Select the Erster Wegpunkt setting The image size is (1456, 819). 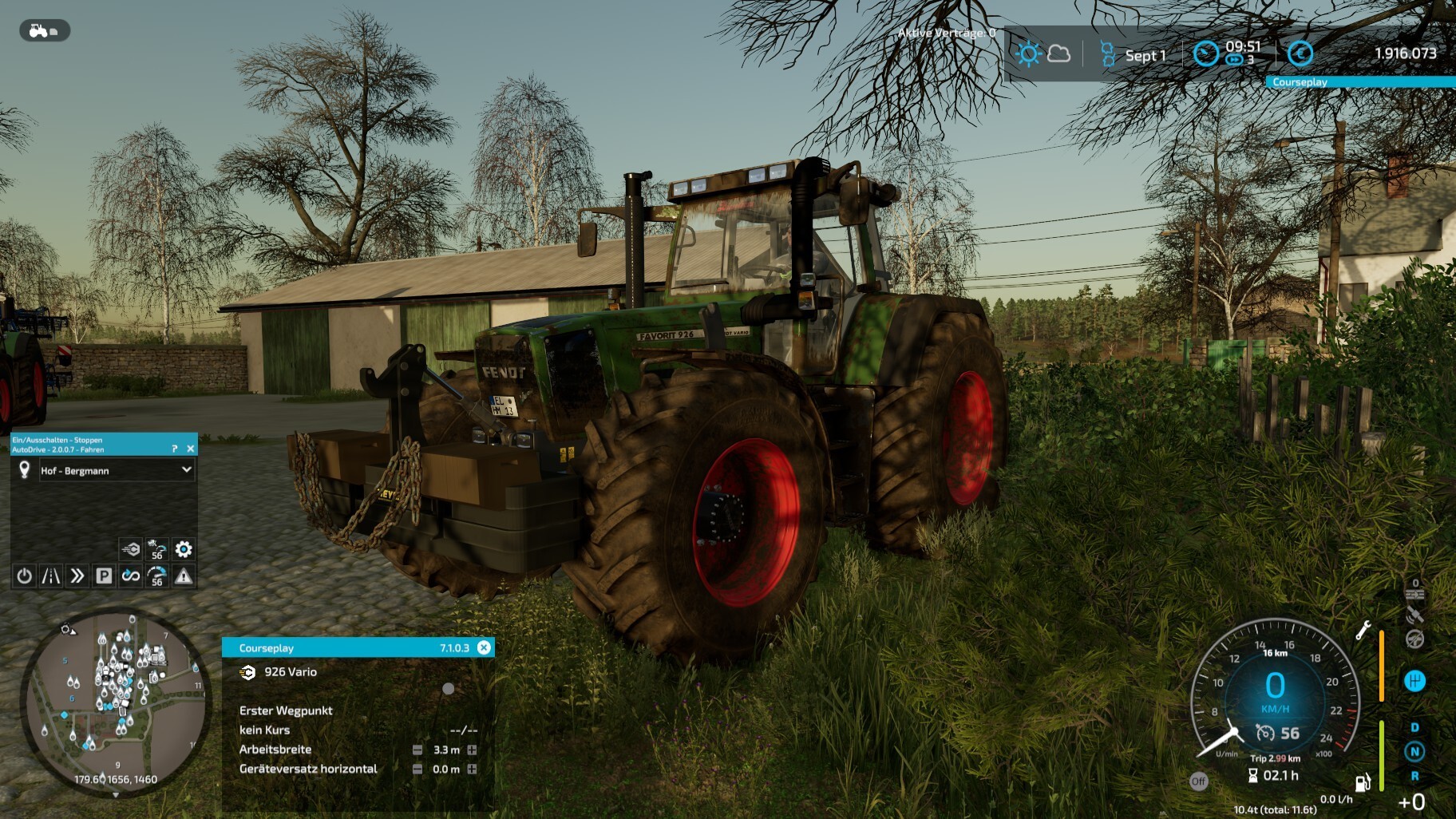[x=286, y=710]
